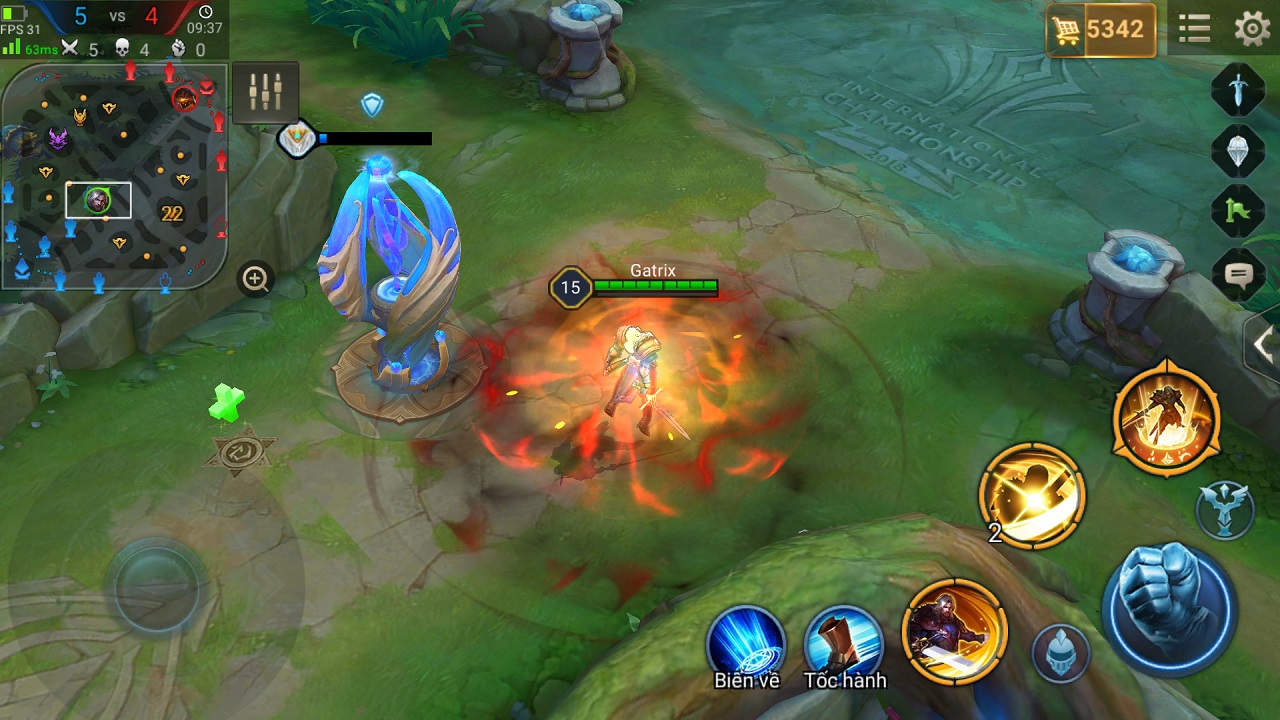Viewport: 1280px width, 720px height.
Task: Use the golden slash ability showing 2
Action: [1032, 496]
